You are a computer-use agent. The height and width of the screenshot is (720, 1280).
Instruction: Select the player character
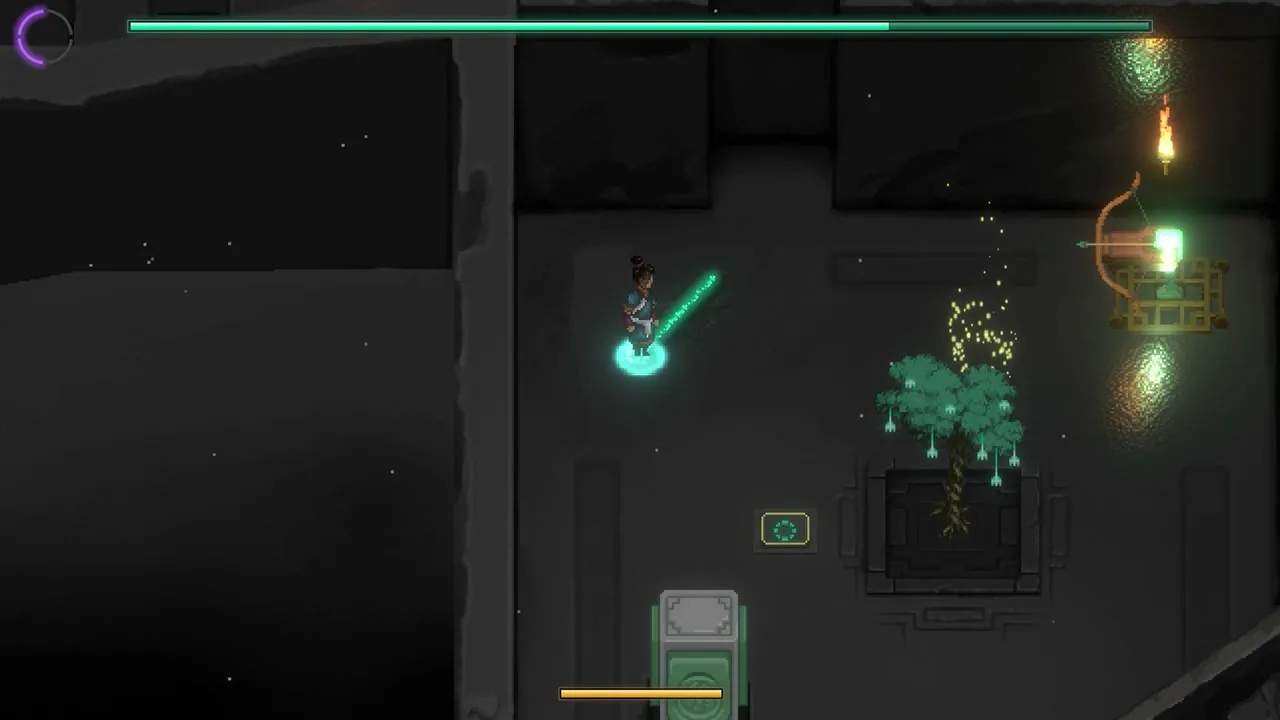click(640, 300)
